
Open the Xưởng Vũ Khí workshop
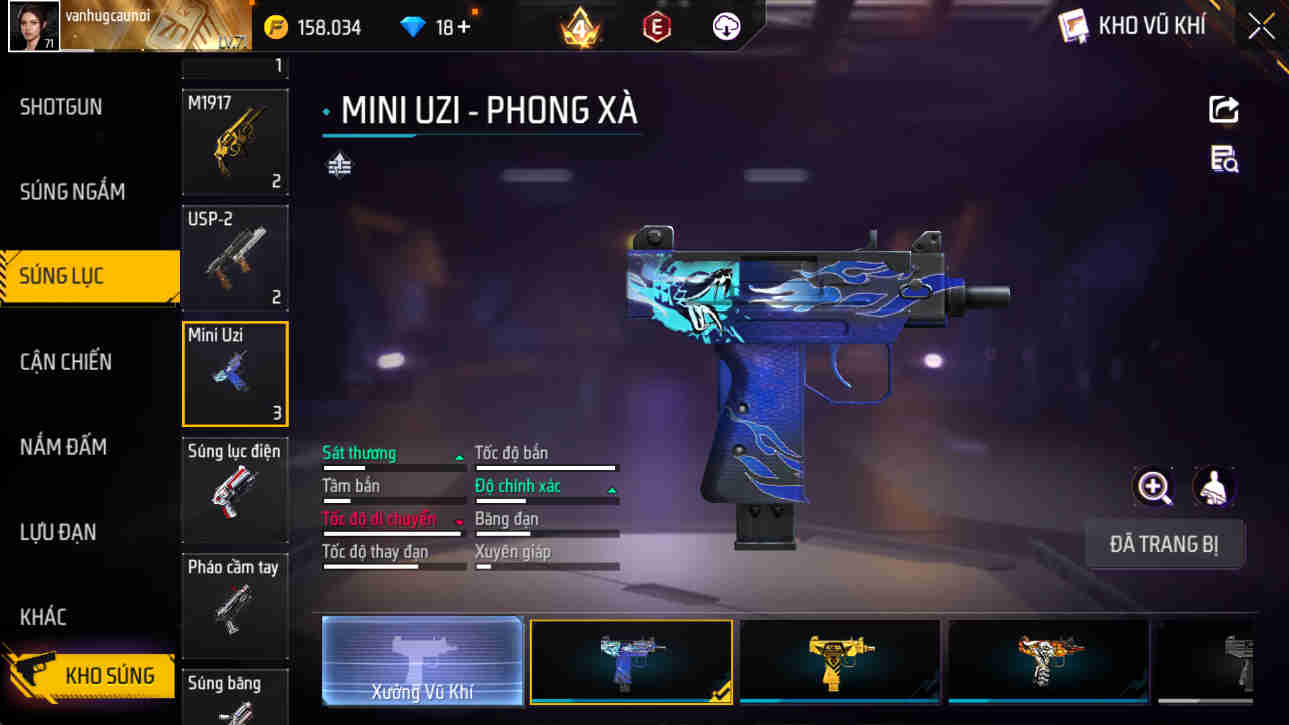(x=423, y=661)
